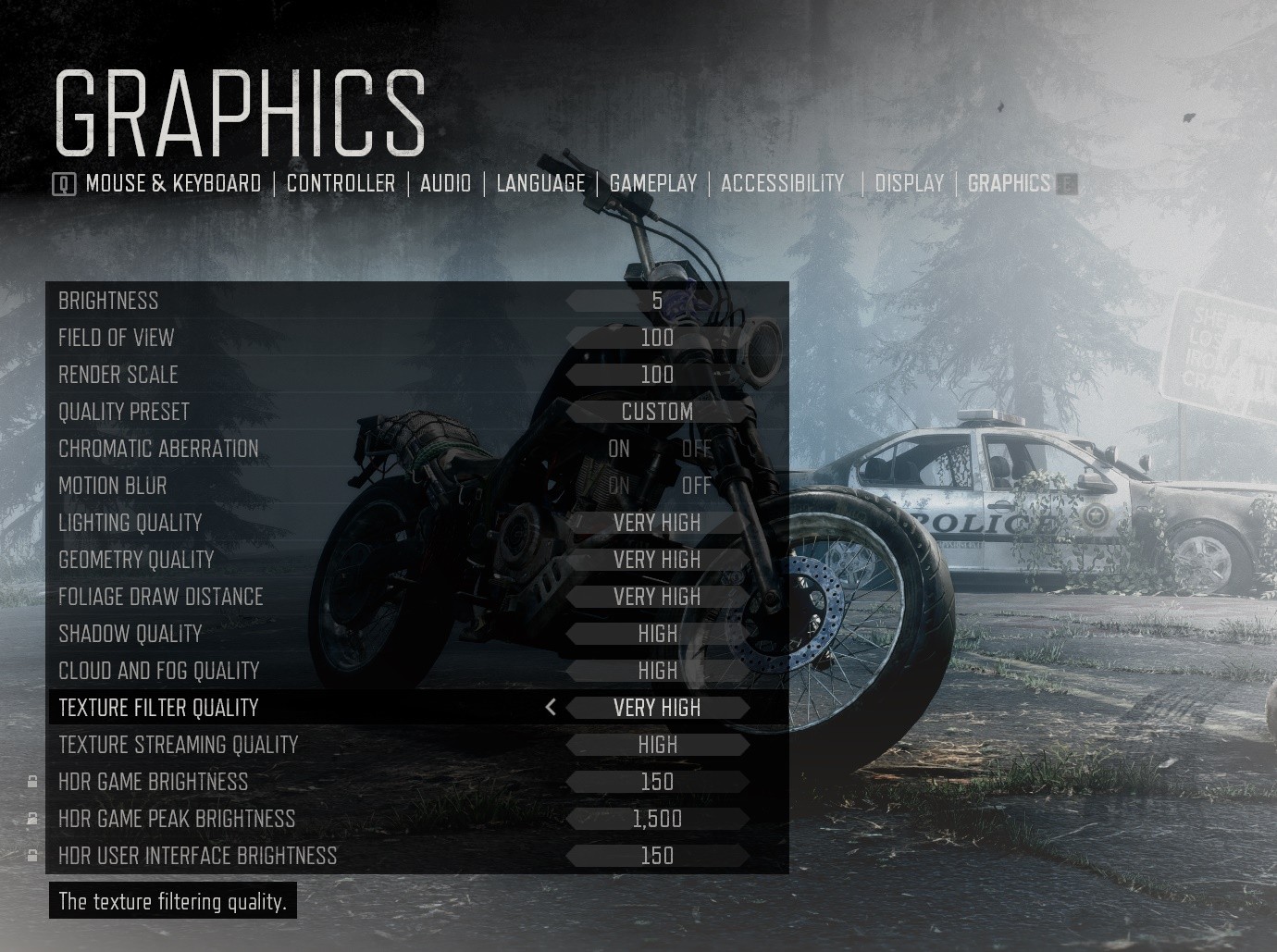The height and width of the screenshot is (952, 1277).
Task: Select the Cloud and Fog Quality value
Action: point(658,671)
